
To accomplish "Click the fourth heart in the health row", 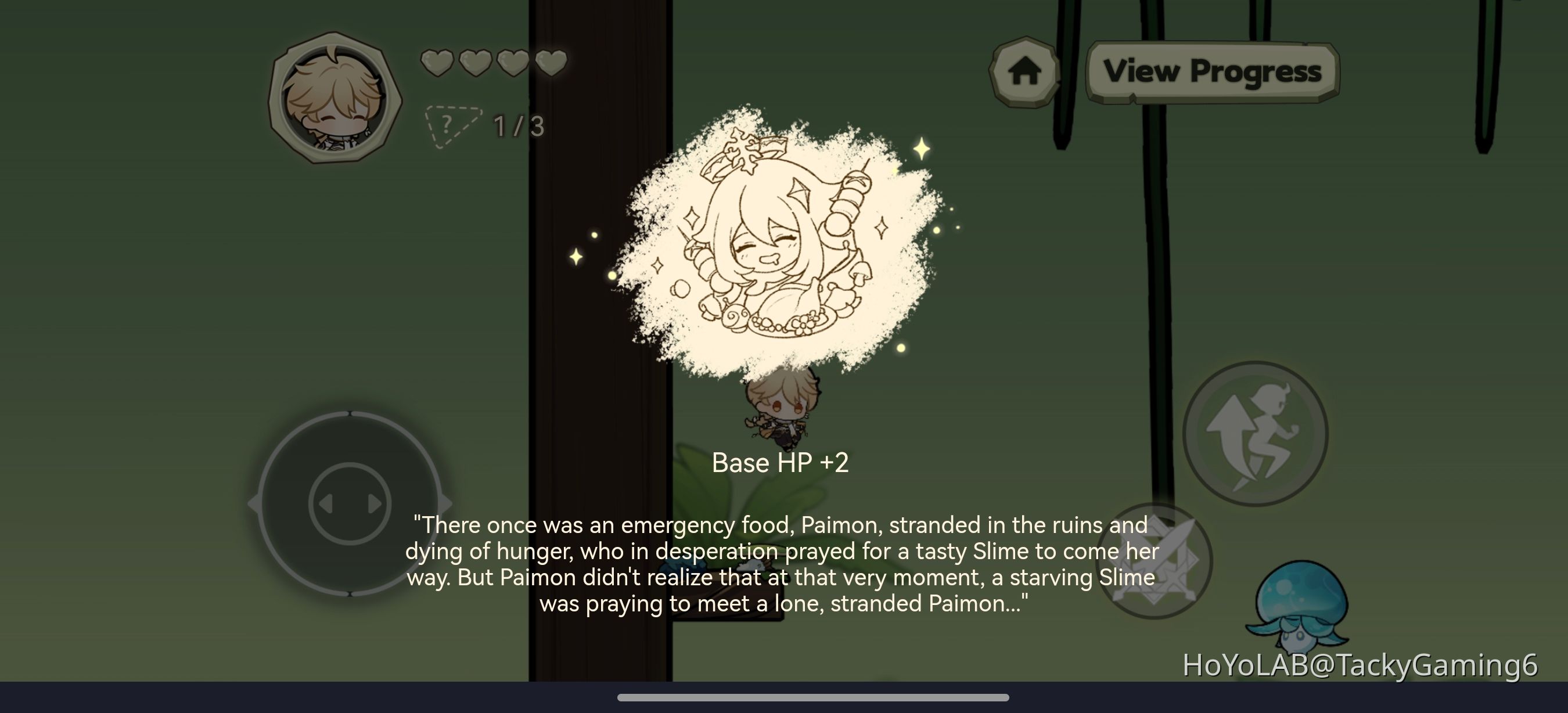I will [551, 64].
